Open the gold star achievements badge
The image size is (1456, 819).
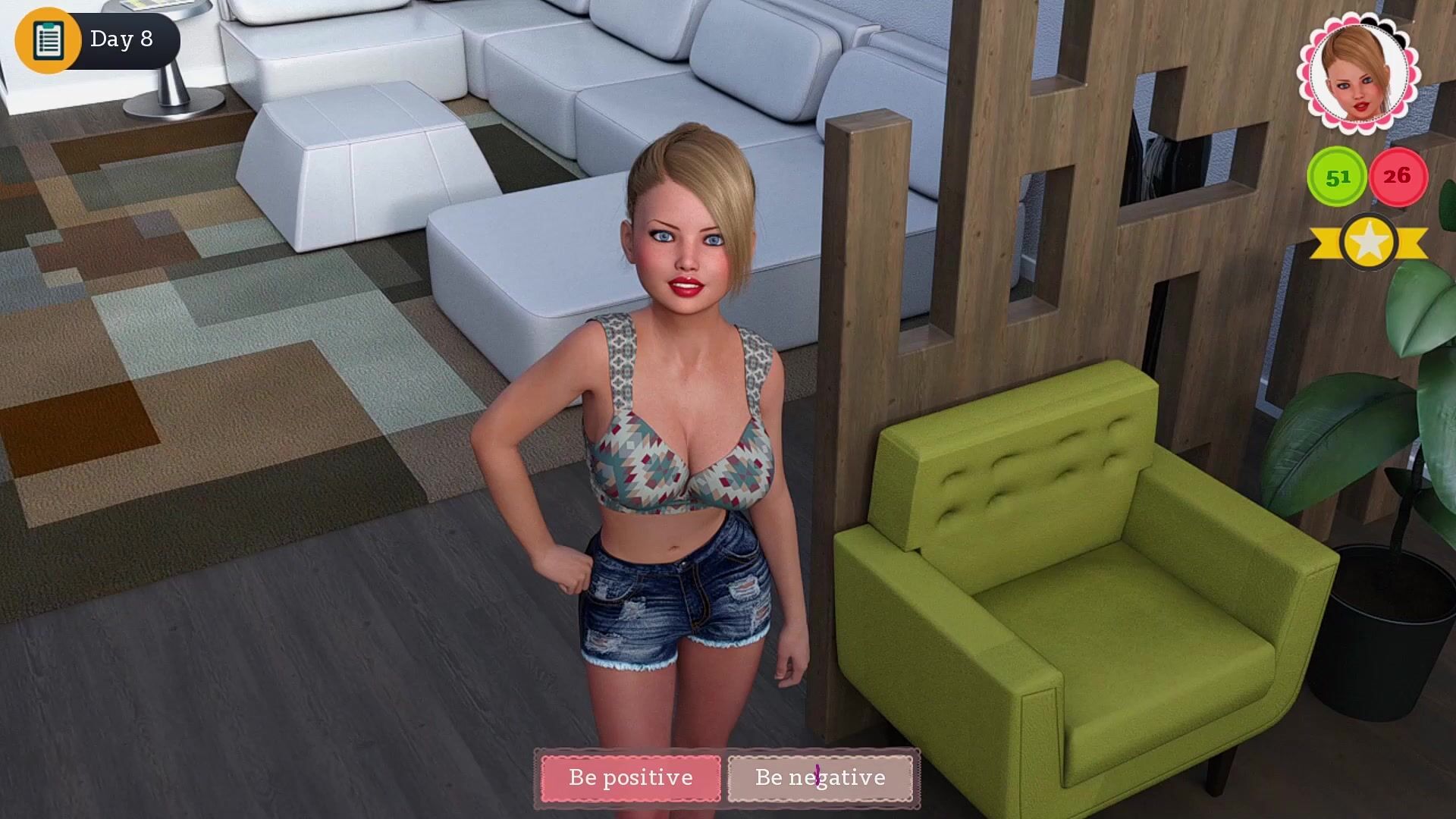(x=1368, y=243)
